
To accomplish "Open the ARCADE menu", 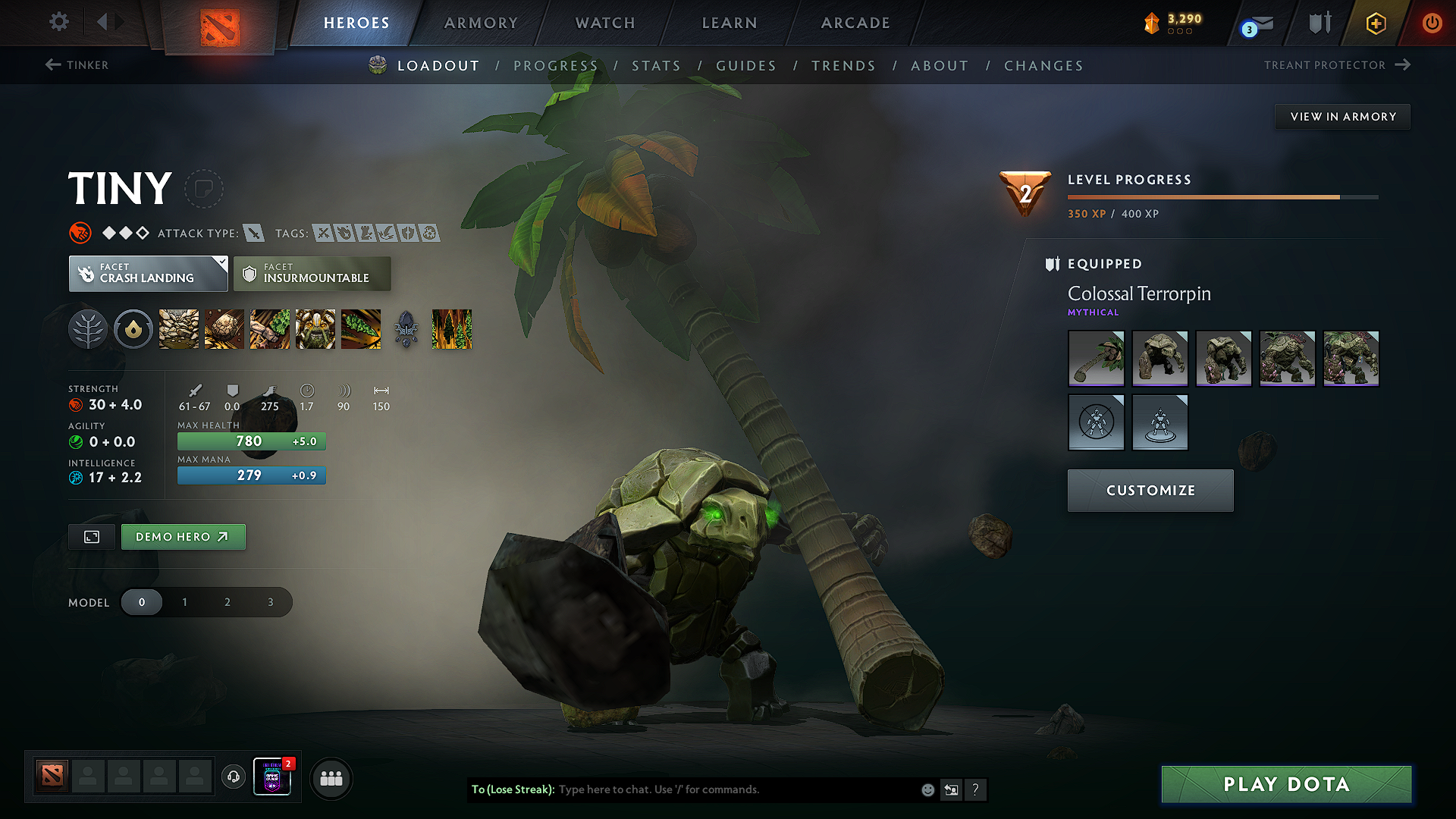I will [x=855, y=23].
